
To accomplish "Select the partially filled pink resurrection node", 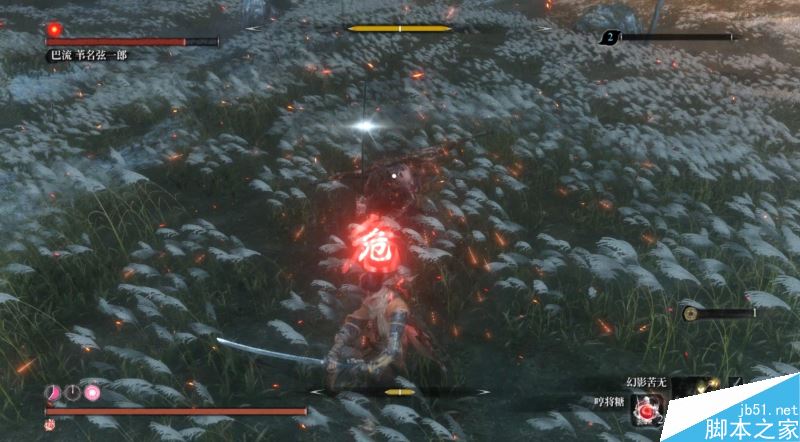I will pos(53,392).
